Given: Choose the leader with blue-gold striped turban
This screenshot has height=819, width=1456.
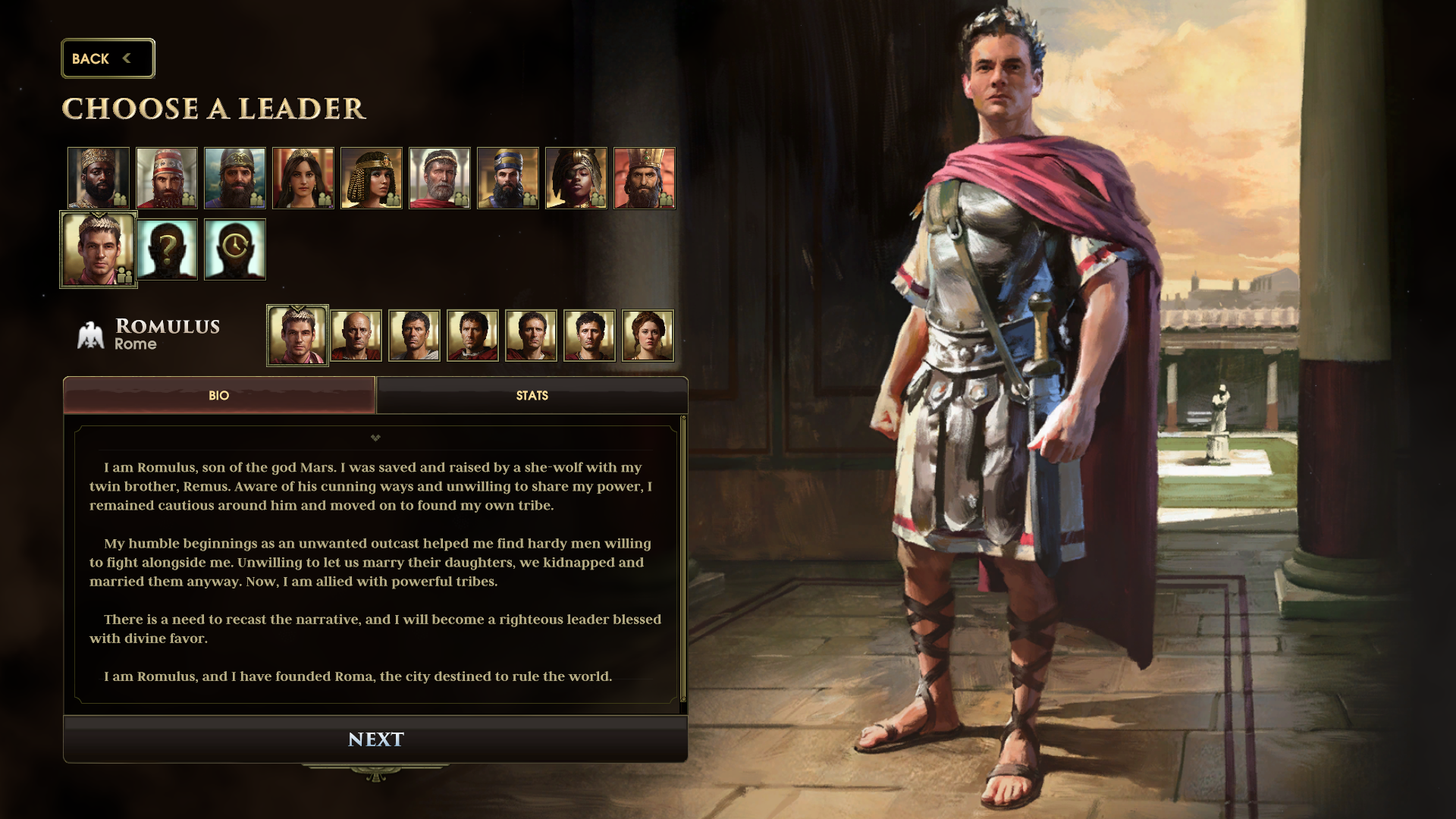Looking at the screenshot, I should tap(508, 178).
